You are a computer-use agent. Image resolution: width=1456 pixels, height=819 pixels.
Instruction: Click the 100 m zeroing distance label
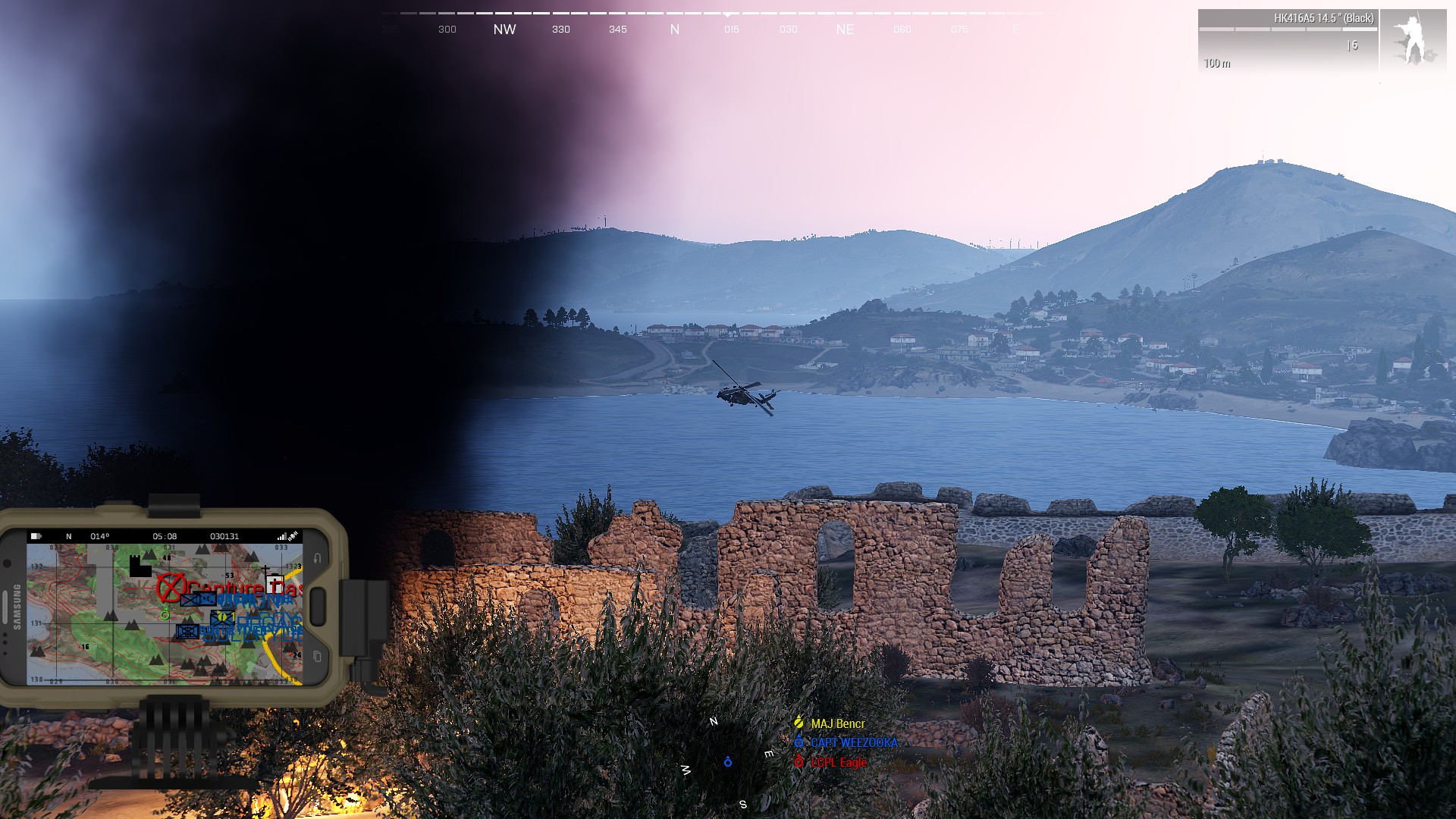pyautogui.click(x=1217, y=64)
